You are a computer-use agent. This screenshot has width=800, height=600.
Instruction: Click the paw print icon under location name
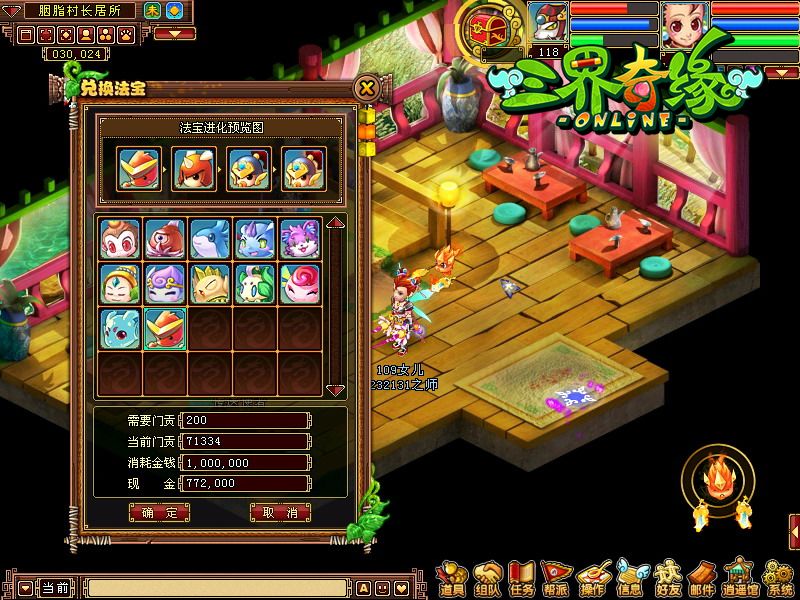(127, 34)
